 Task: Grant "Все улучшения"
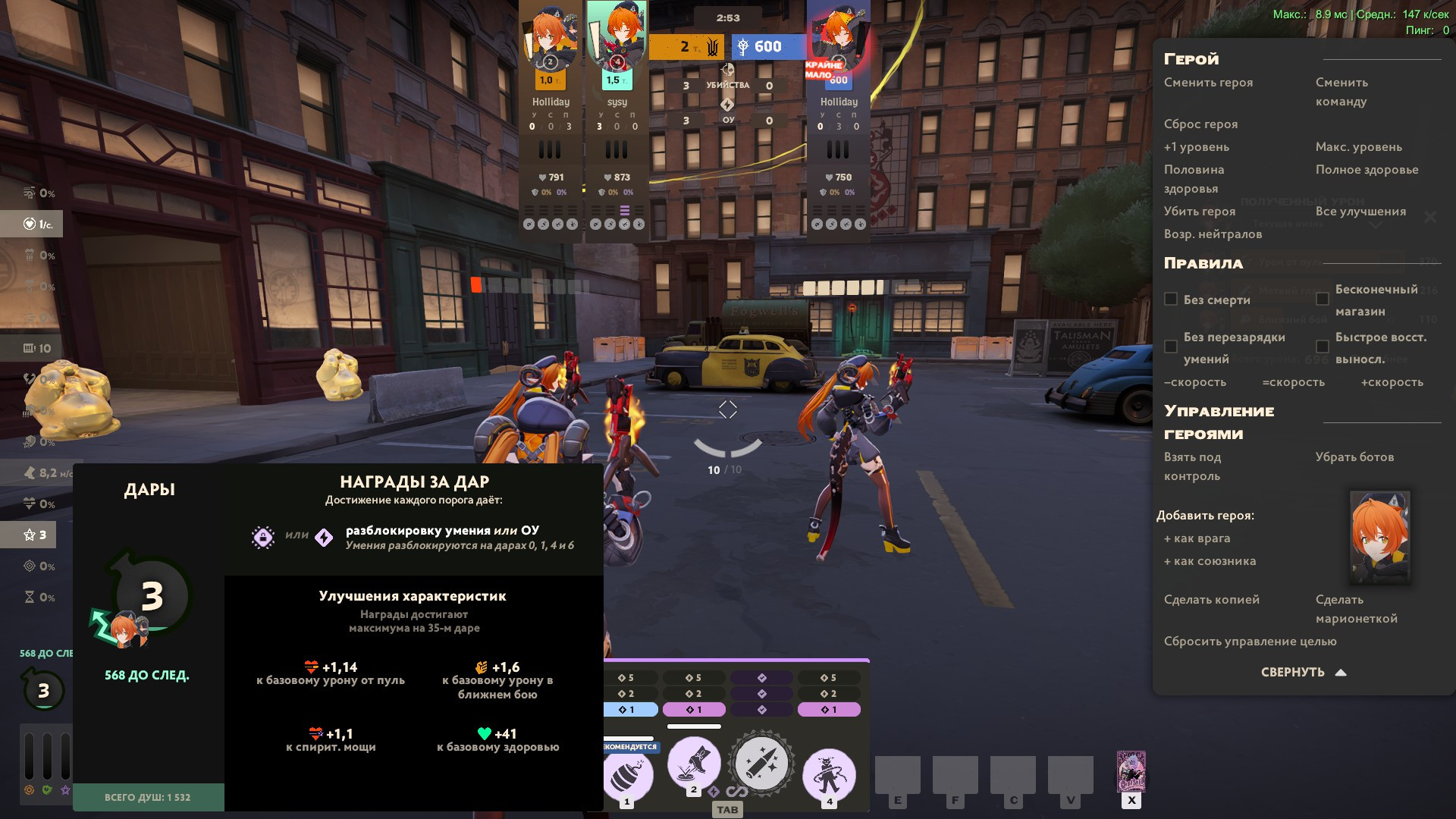point(1360,212)
